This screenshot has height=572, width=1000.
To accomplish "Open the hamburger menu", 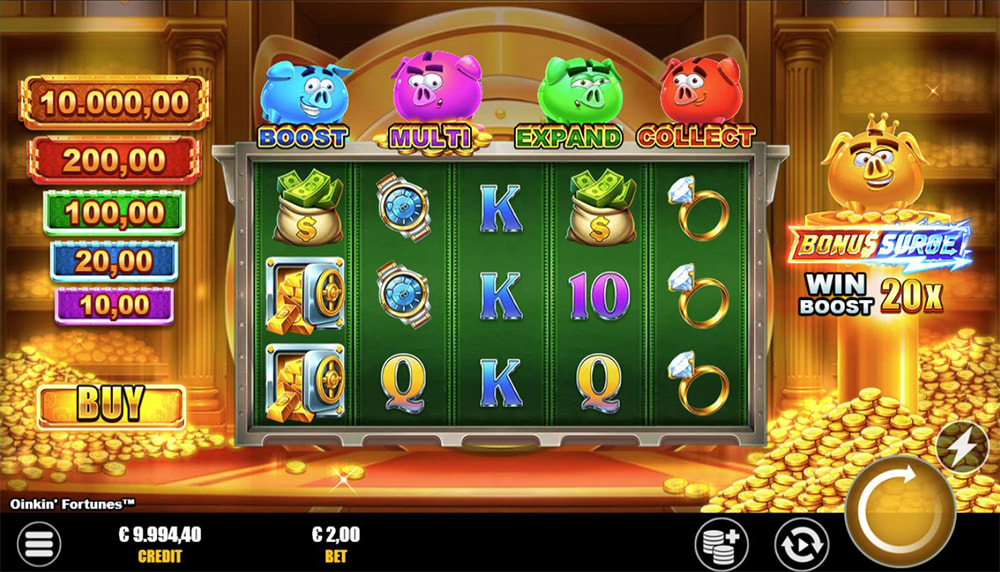I will (x=38, y=544).
